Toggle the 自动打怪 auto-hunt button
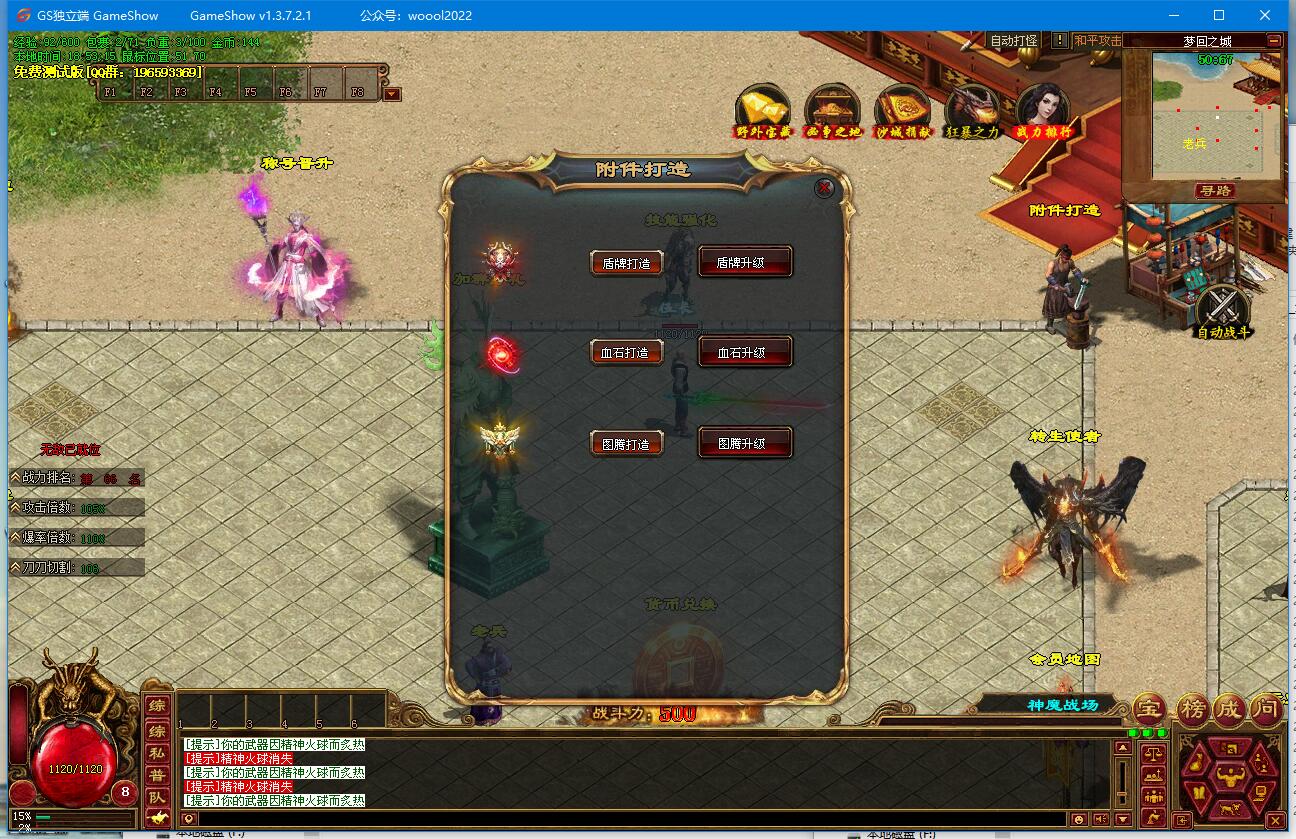 pos(1013,41)
